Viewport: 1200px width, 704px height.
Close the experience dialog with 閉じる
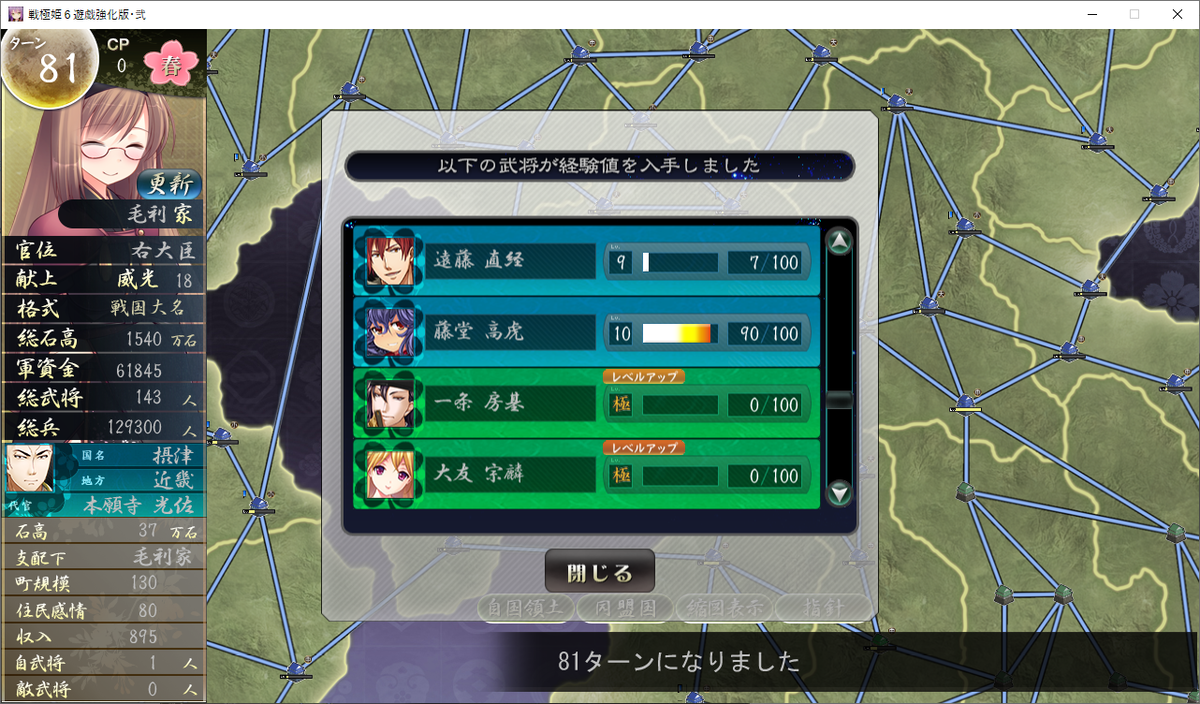click(x=600, y=573)
